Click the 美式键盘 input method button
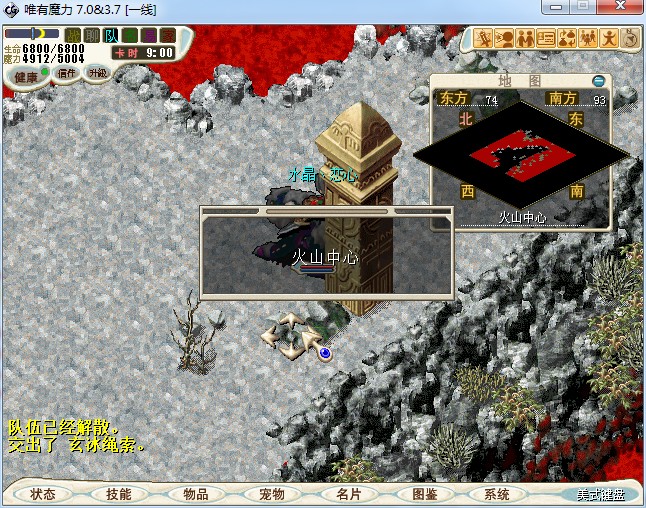The width and height of the screenshot is (646, 508). (x=599, y=494)
